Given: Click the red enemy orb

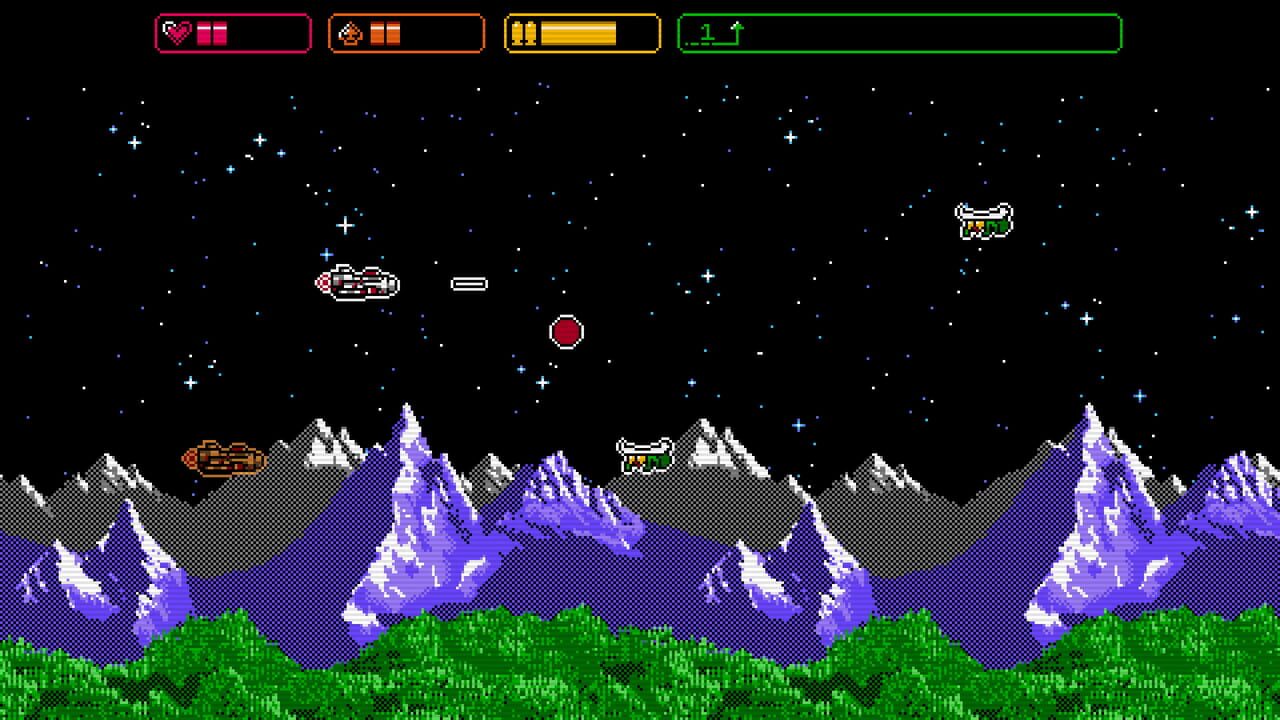Looking at the screenshot, I should (x=566, y=331).
